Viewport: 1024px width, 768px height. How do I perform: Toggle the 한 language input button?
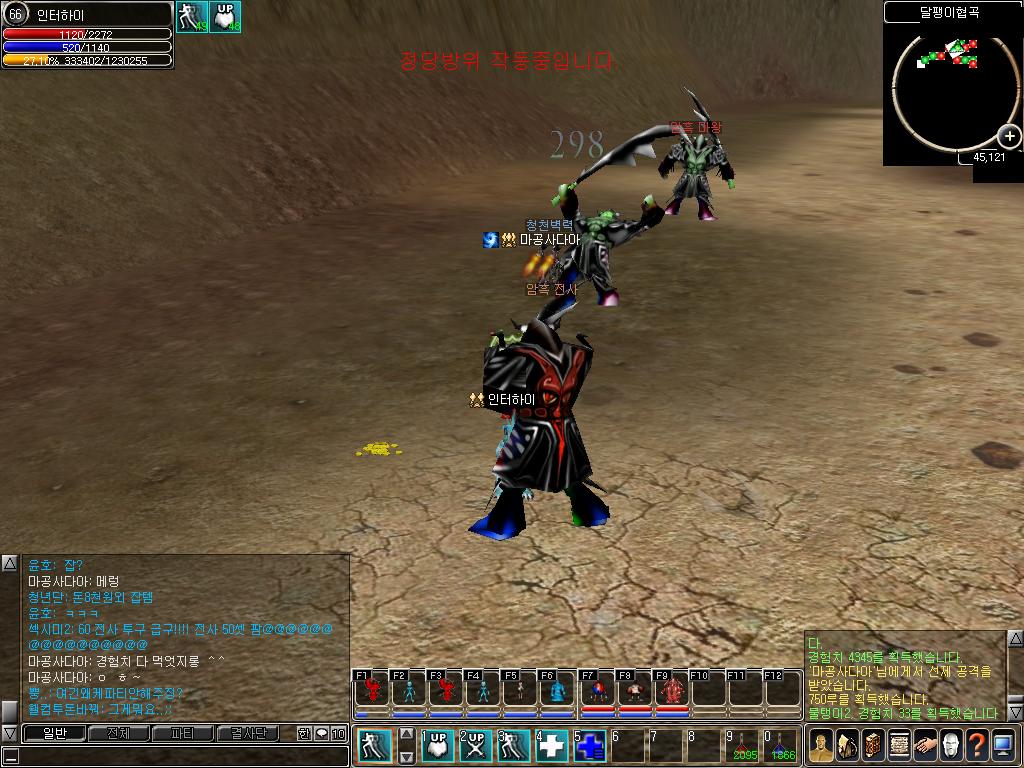[x=304, y=733]
